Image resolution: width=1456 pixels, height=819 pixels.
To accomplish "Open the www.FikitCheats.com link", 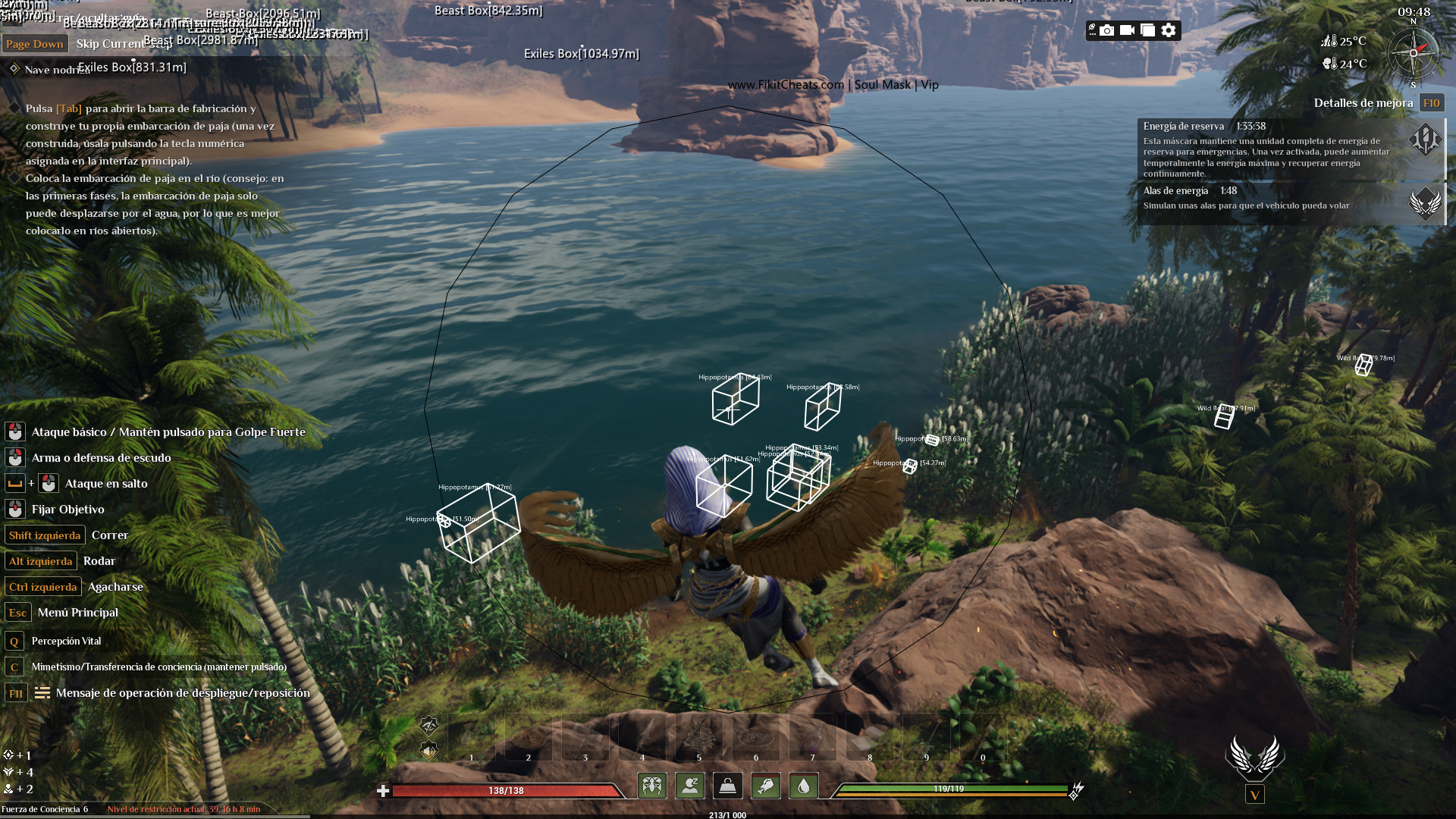I will [x=784, y=85].
